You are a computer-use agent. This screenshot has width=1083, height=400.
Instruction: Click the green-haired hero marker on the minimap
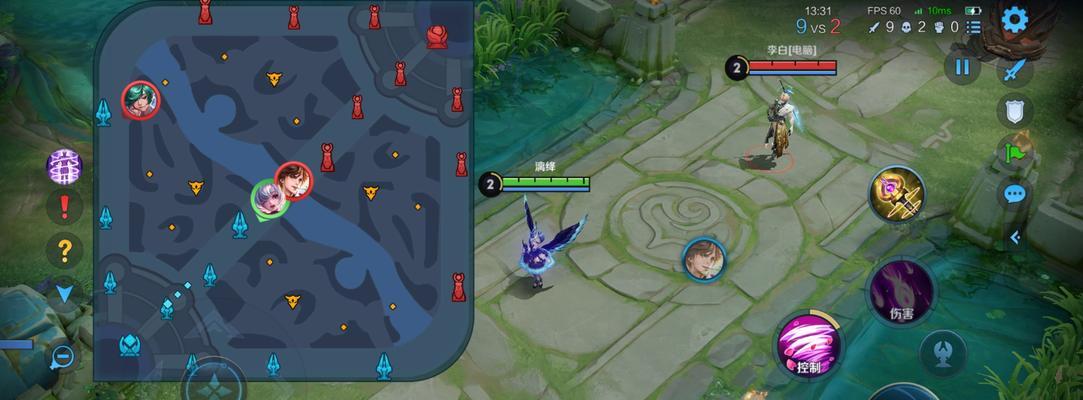(x=140, y=99)
